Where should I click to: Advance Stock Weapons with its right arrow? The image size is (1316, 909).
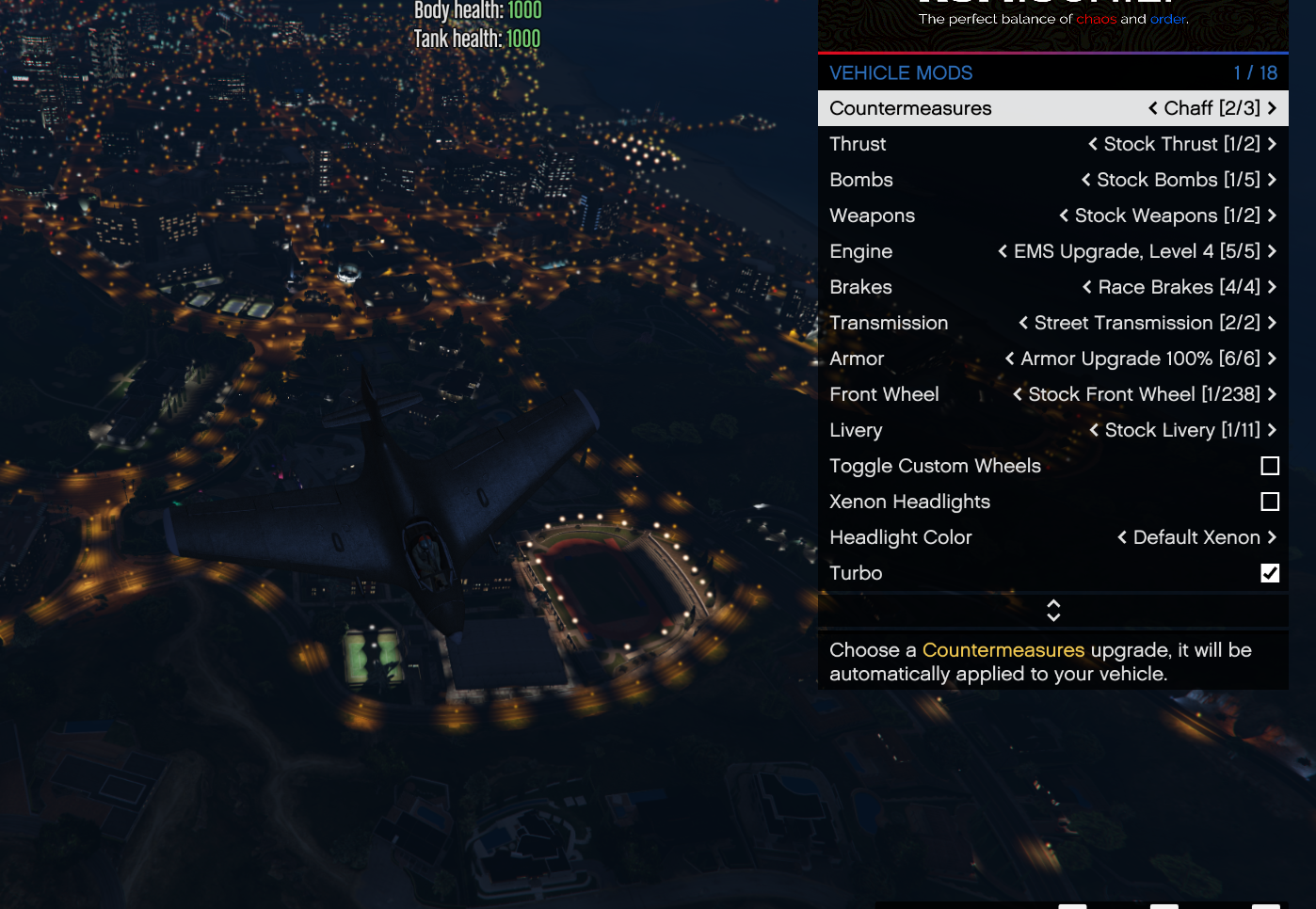[1272, 215]
